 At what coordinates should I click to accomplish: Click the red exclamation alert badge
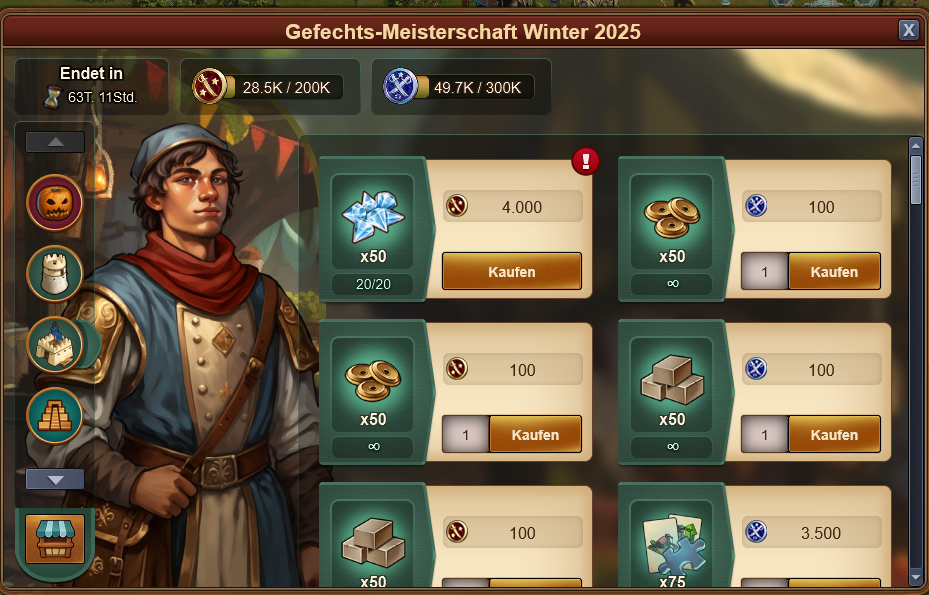(586, 160)
